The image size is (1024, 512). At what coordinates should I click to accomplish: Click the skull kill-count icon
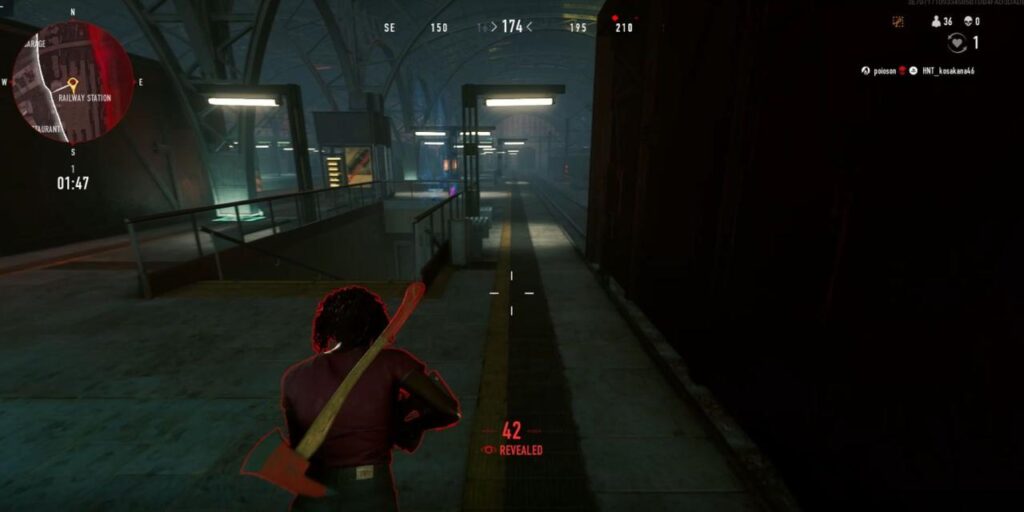pos(967,21)
